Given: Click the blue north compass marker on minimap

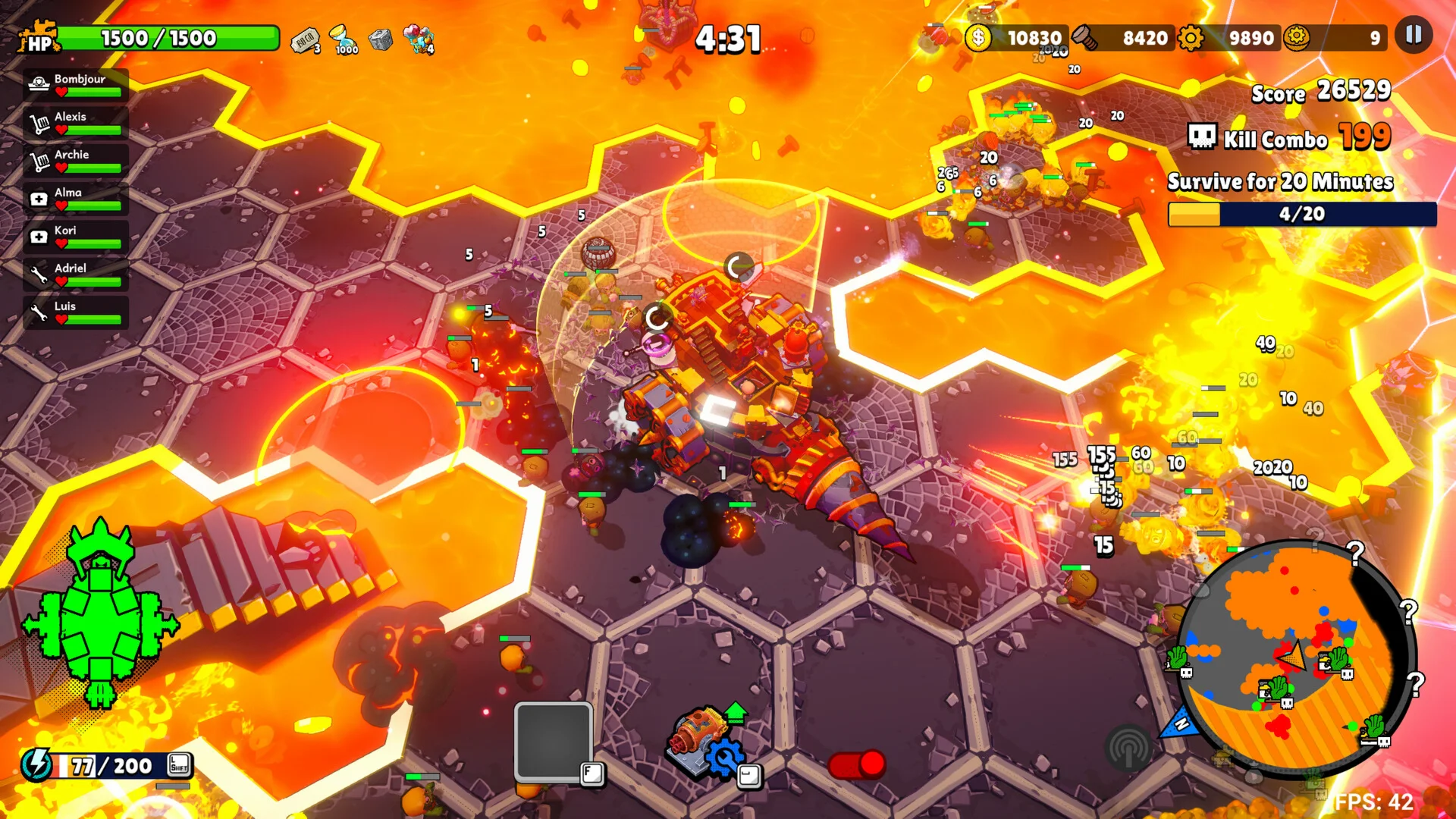Looking at the screenshot, I should [1180, 723].
